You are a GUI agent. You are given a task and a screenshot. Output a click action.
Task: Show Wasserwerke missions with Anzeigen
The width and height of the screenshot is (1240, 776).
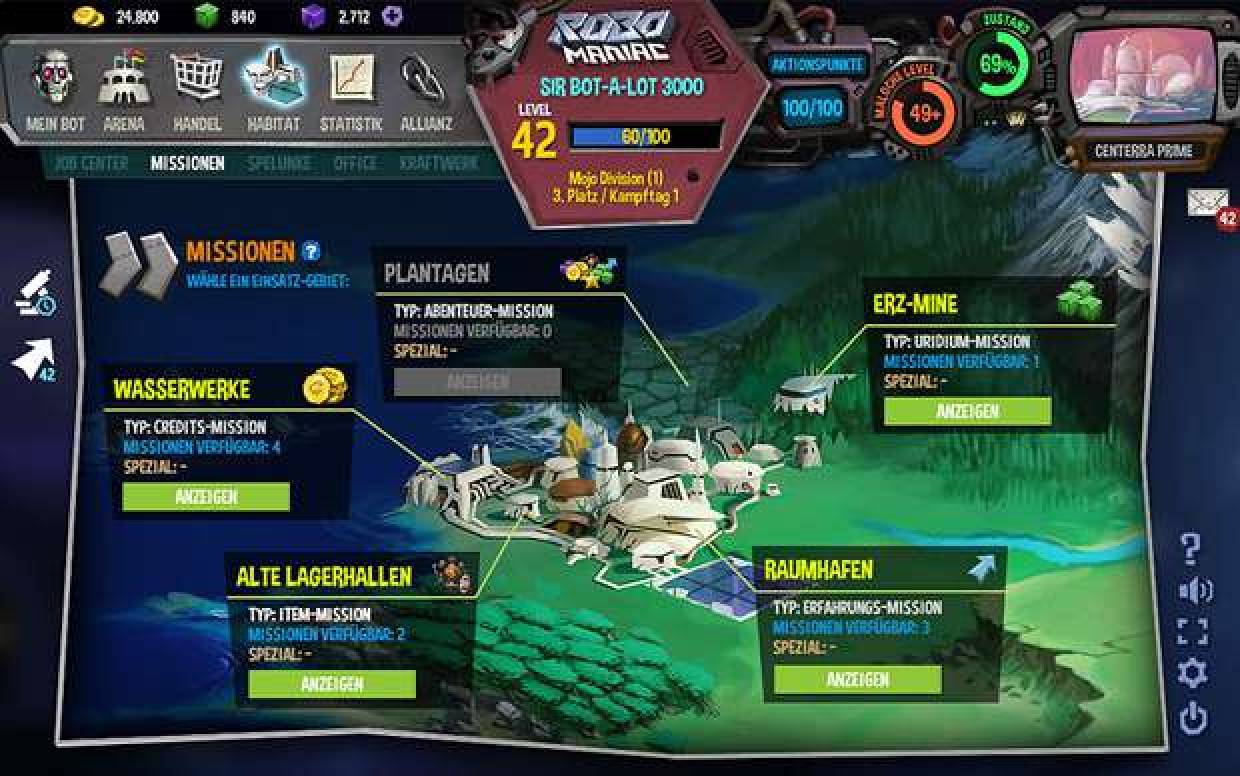(206, 497)
